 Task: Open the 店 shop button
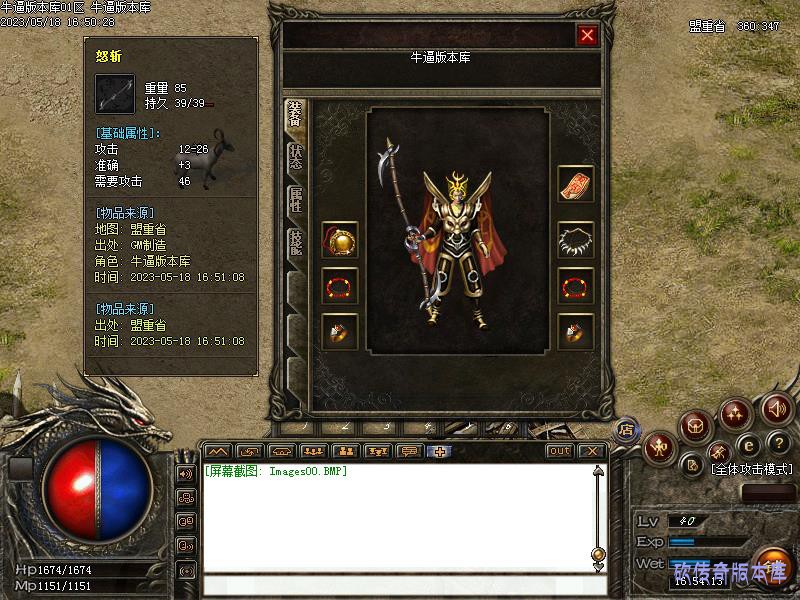[x=626, y=429]
